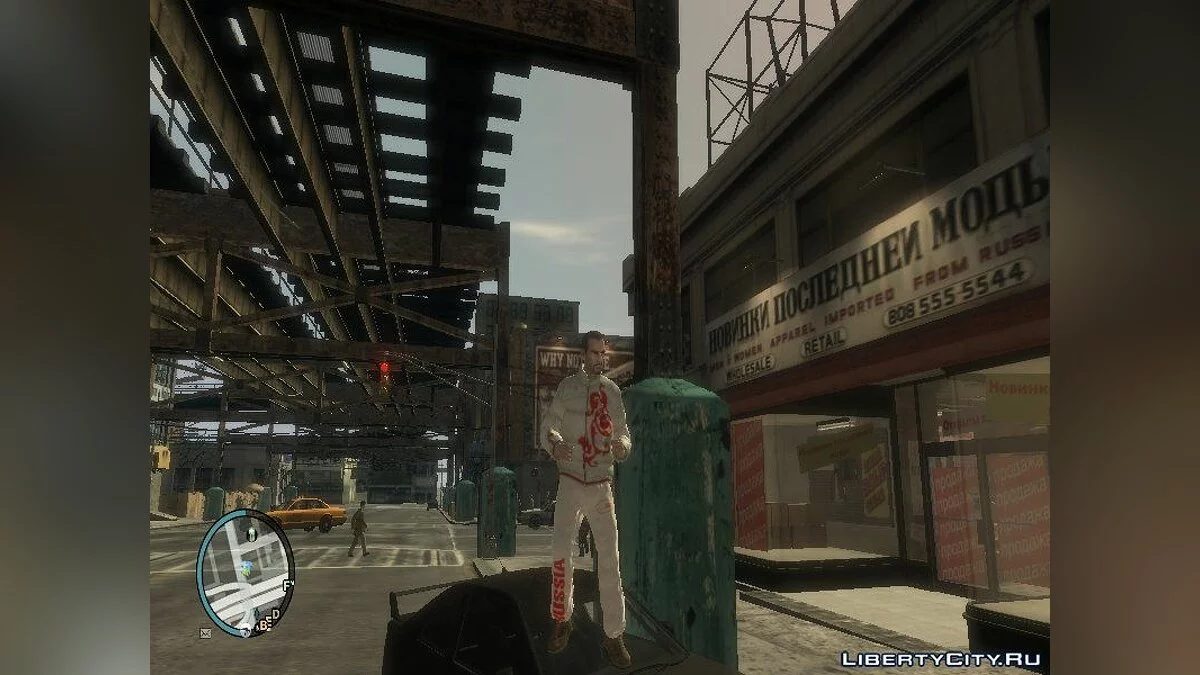The height and width of the screenshot is (675, 1200).
Task: Click the D marker on the radar rim
Action: click(x=276, y=613)
